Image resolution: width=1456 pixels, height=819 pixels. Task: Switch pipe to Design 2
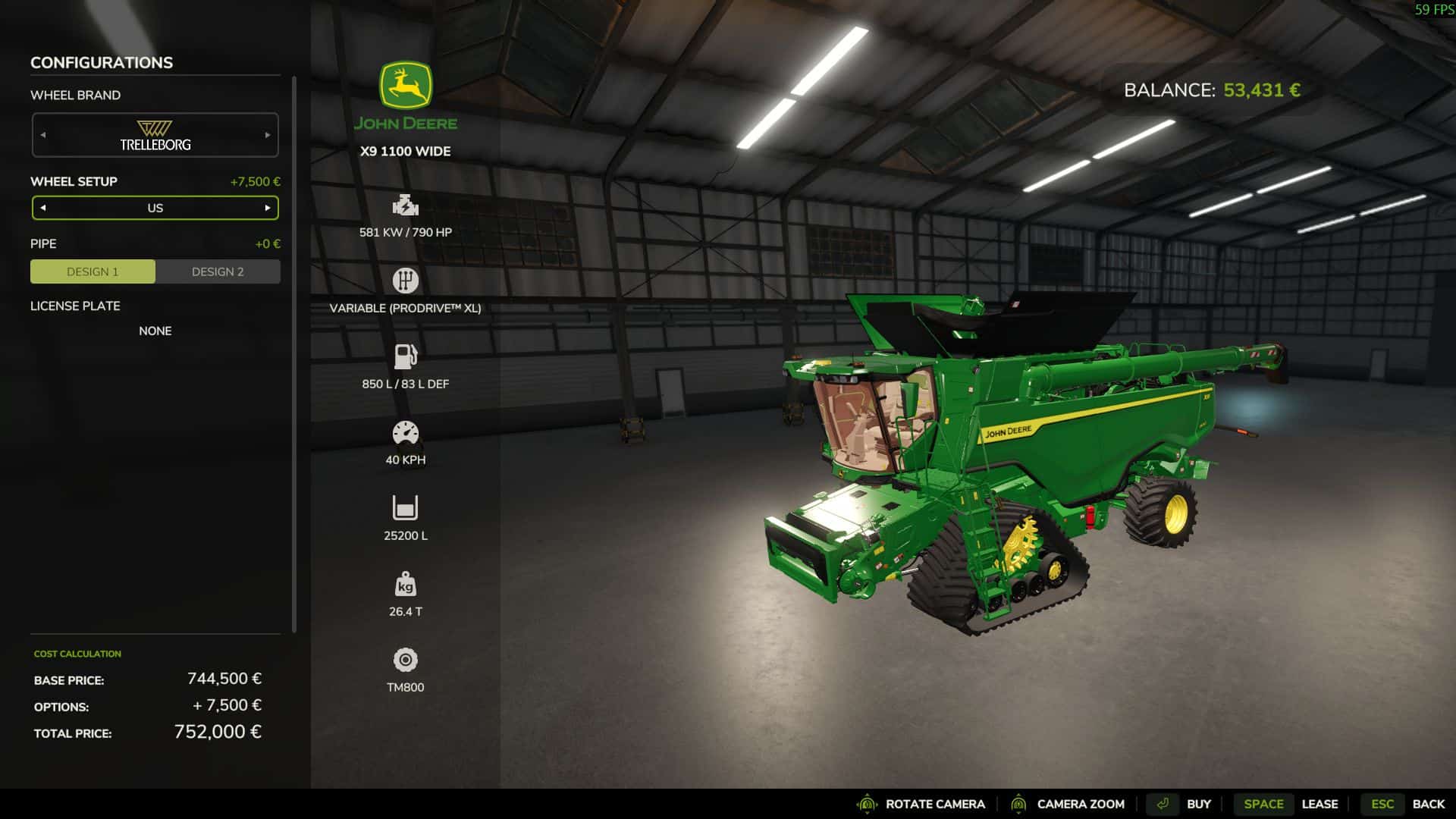(218, 271)
